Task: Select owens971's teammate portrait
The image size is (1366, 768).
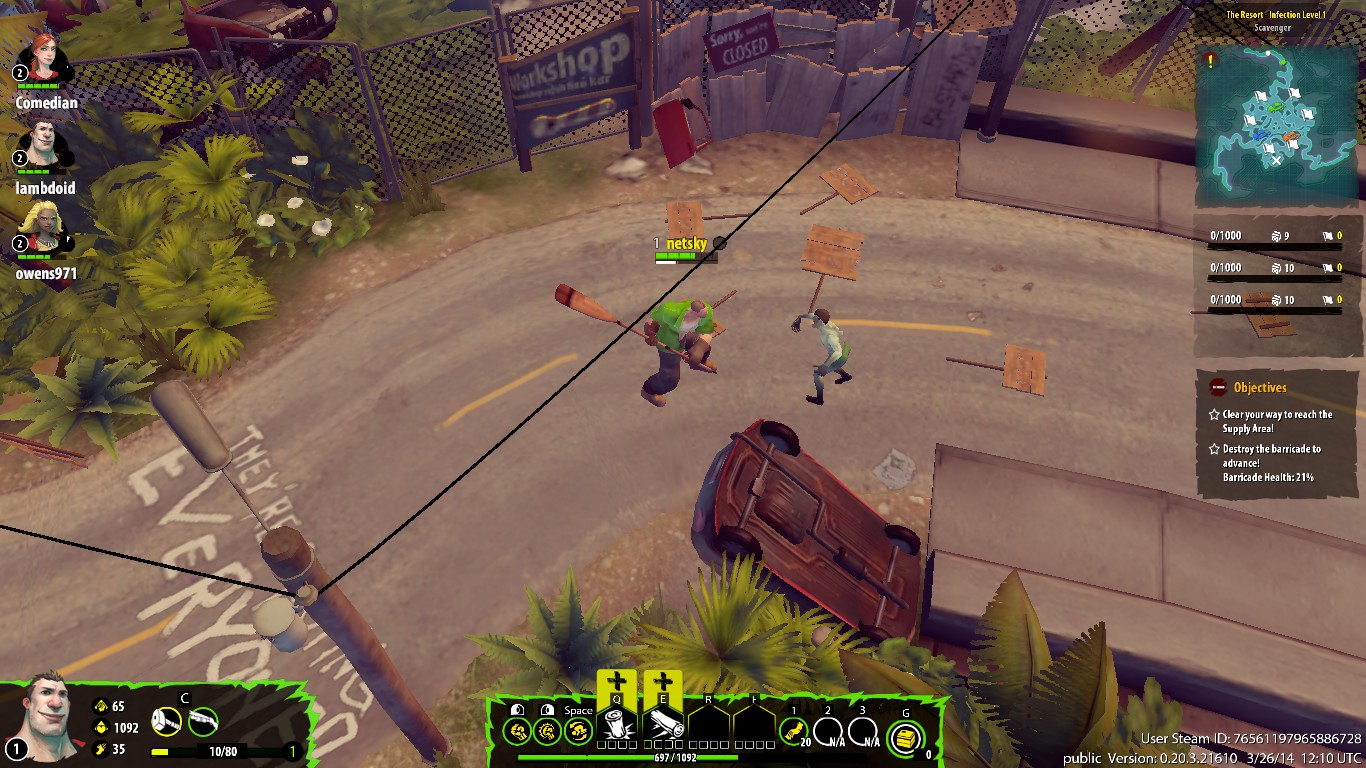Action: point(44,229)
